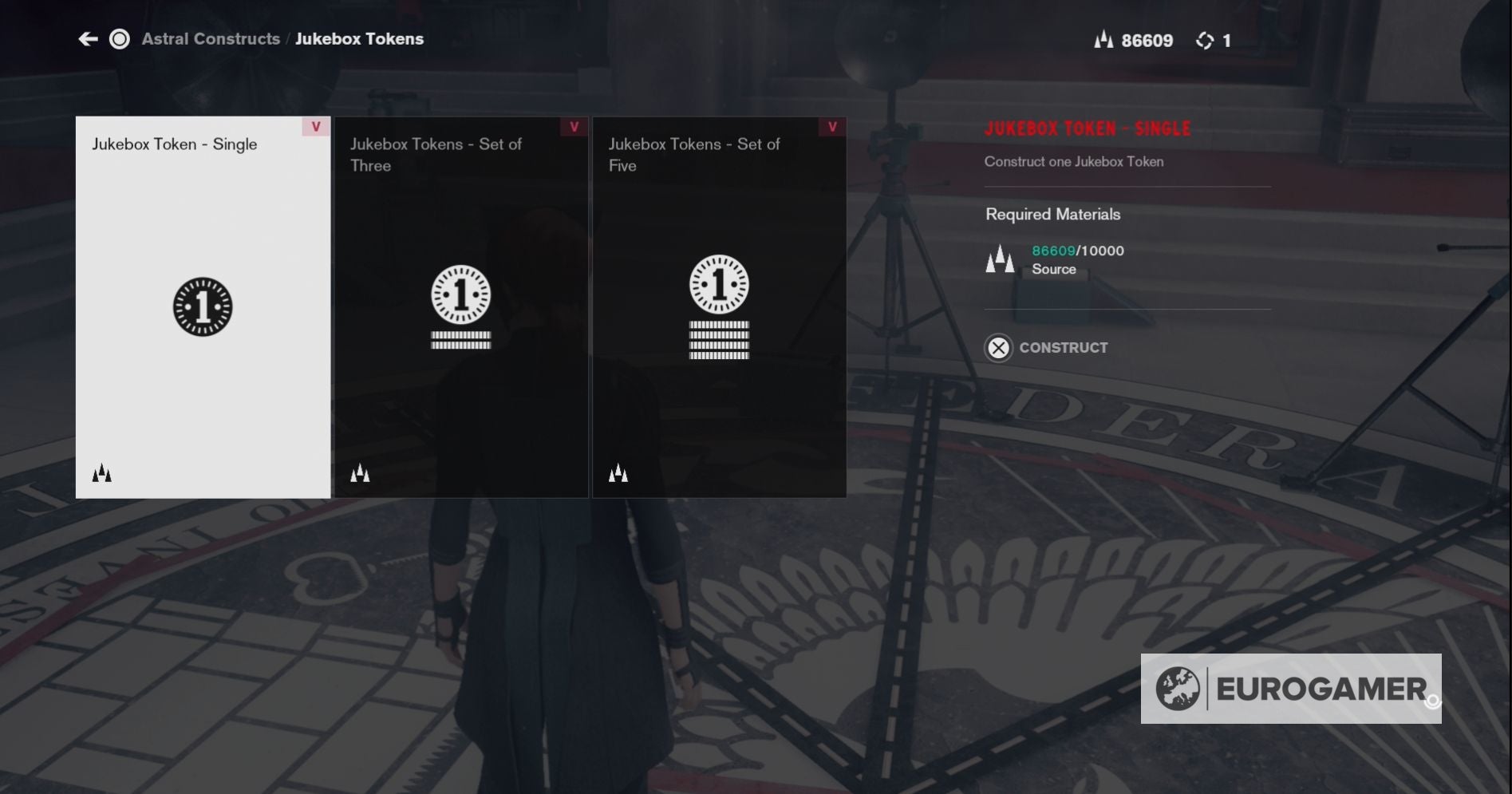Image resolution: width=1512 pixels, height=794 pixels.
Task: Click the Eurogamer logo watermark
Action: pos(1290,689)
